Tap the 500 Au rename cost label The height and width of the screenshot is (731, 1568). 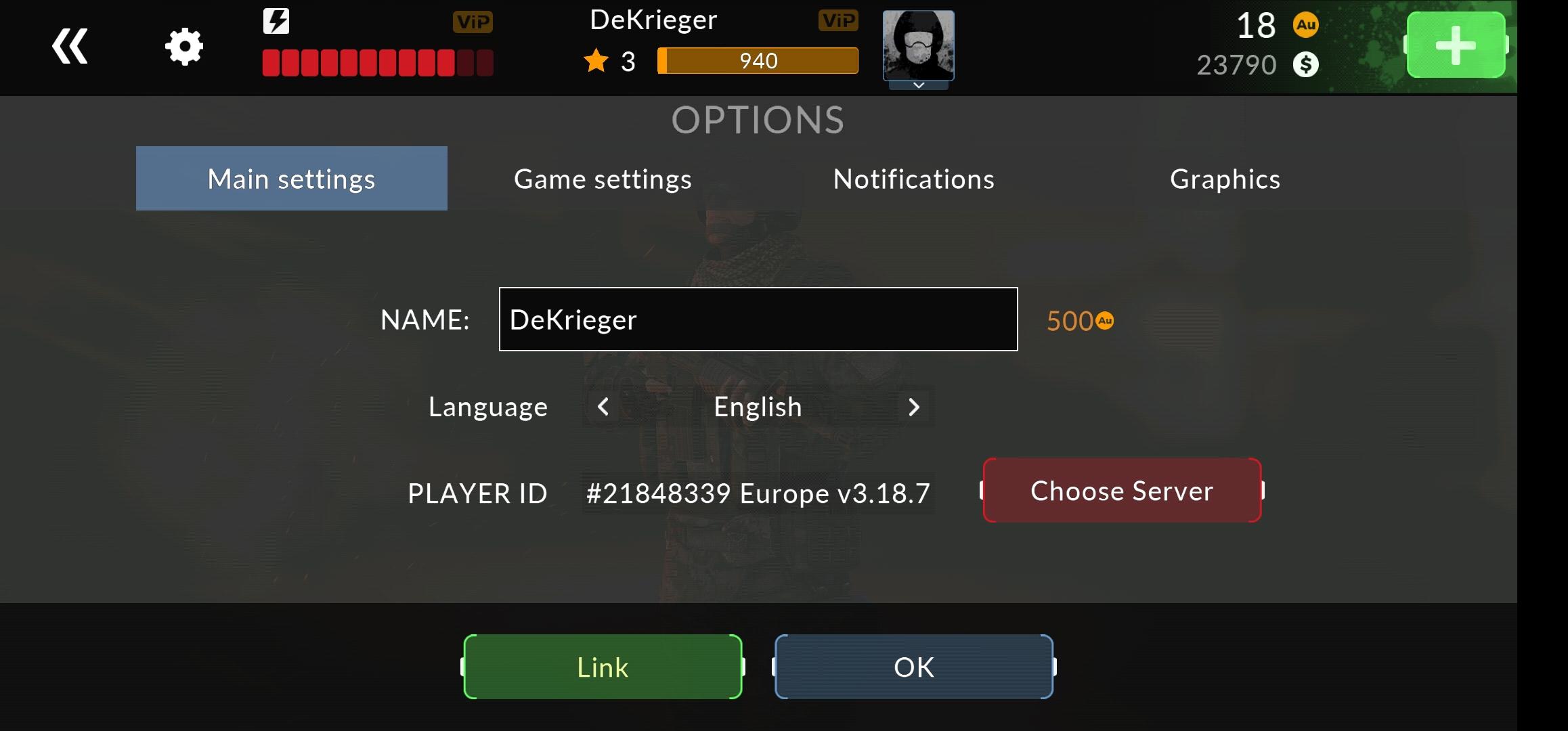(x=1079, y=320)
